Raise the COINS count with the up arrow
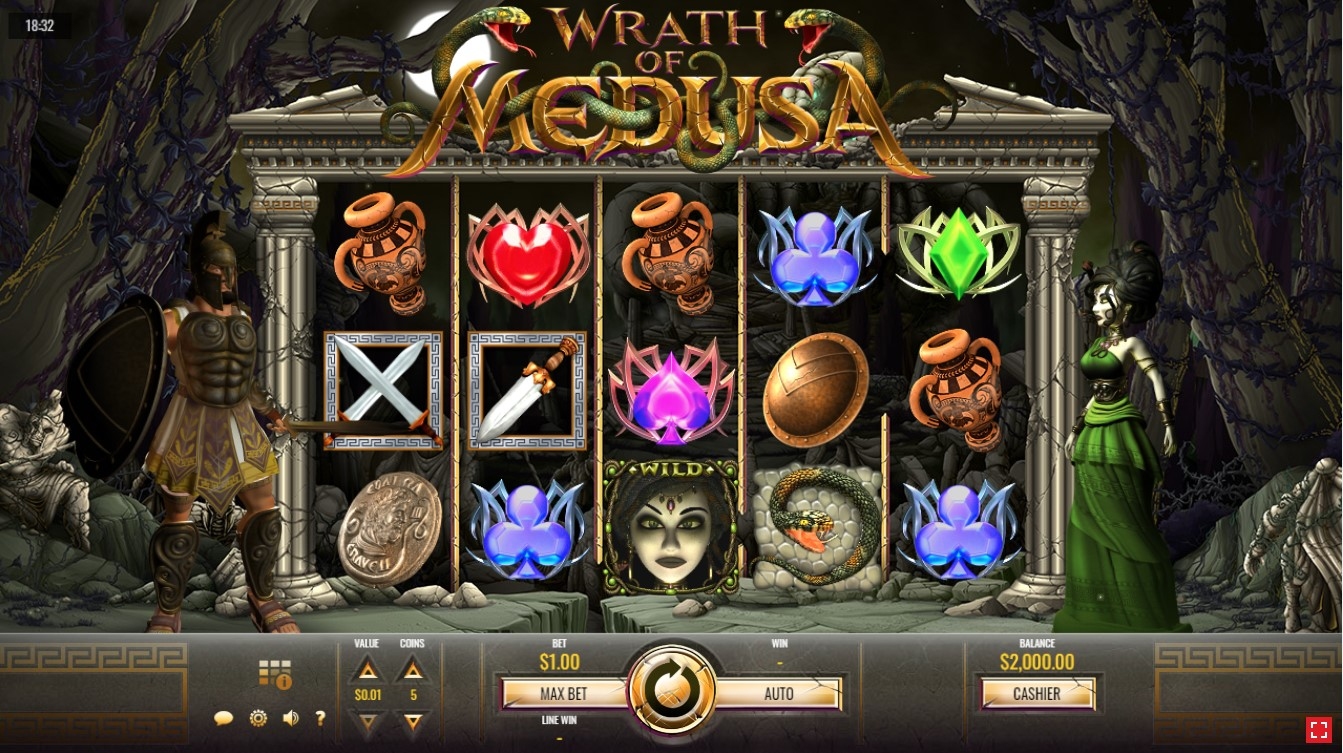The height and width of the screenshot is (753, 1343). [413, 670]
